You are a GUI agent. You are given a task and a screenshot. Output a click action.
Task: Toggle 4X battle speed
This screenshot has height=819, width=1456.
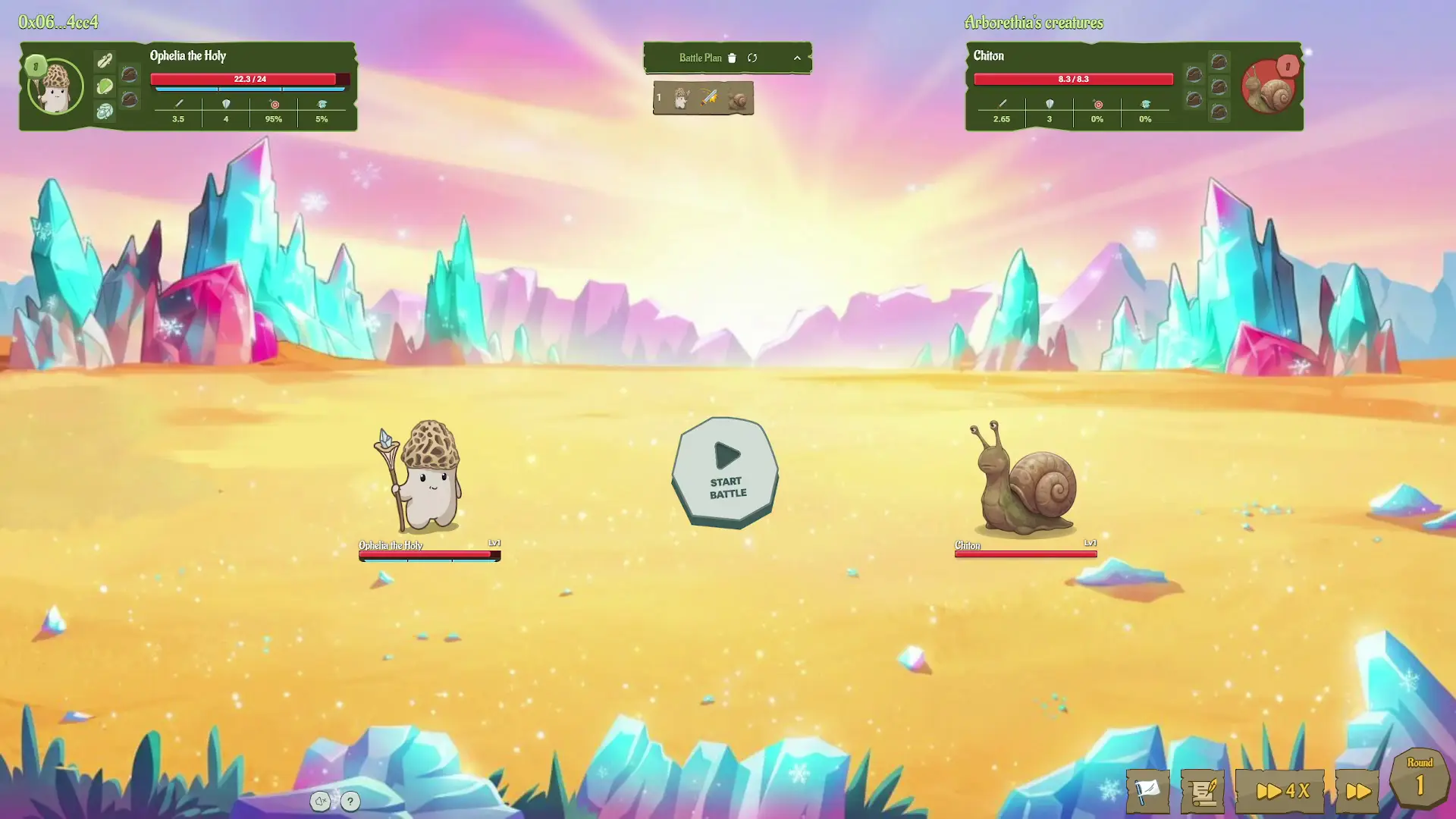click(x=1279, y=790)
